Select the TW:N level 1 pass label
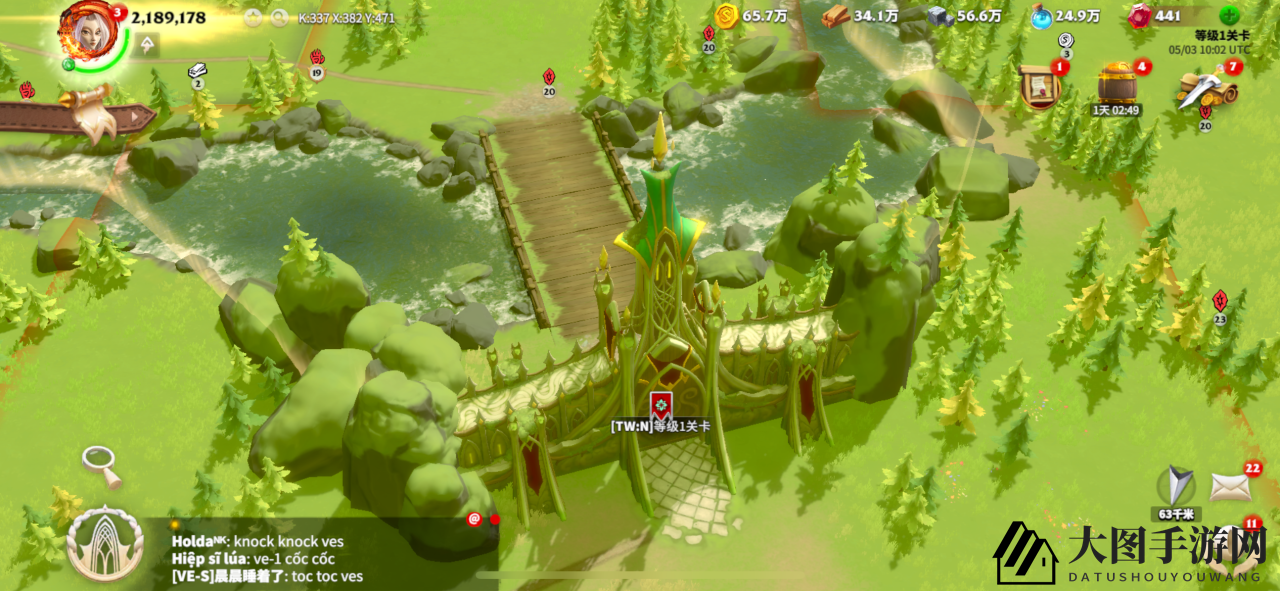This screenshot has width=1280, height=591. [660, 425]
